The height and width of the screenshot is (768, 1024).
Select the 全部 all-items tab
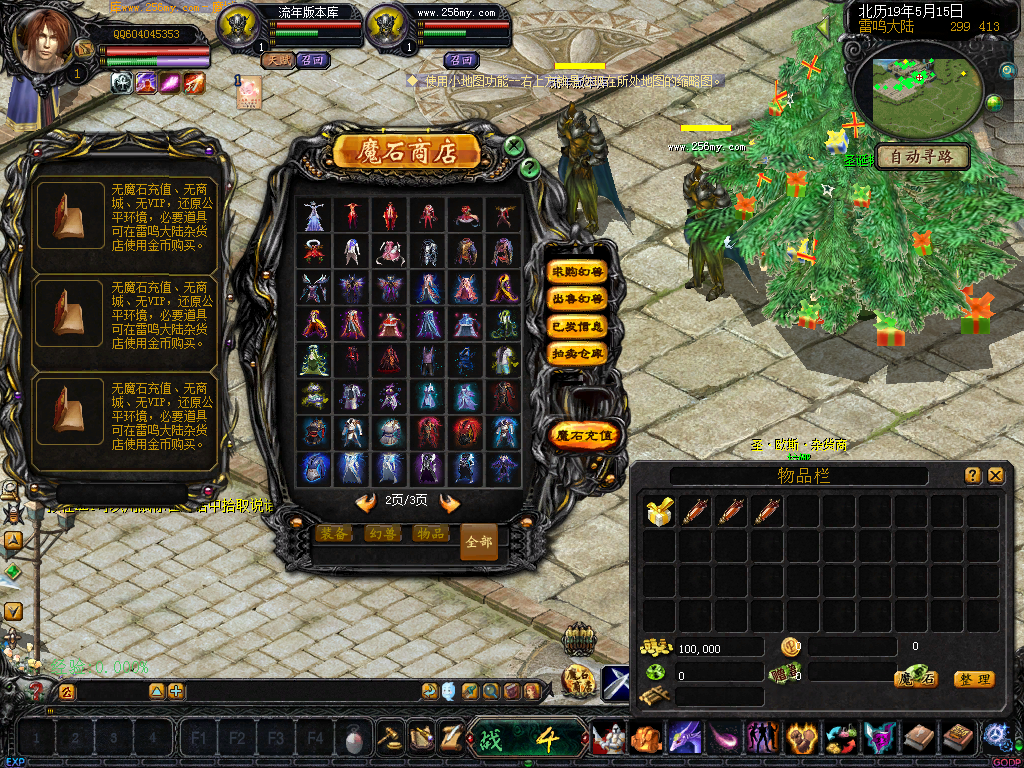pyautogui.click(x=479, y=541)
